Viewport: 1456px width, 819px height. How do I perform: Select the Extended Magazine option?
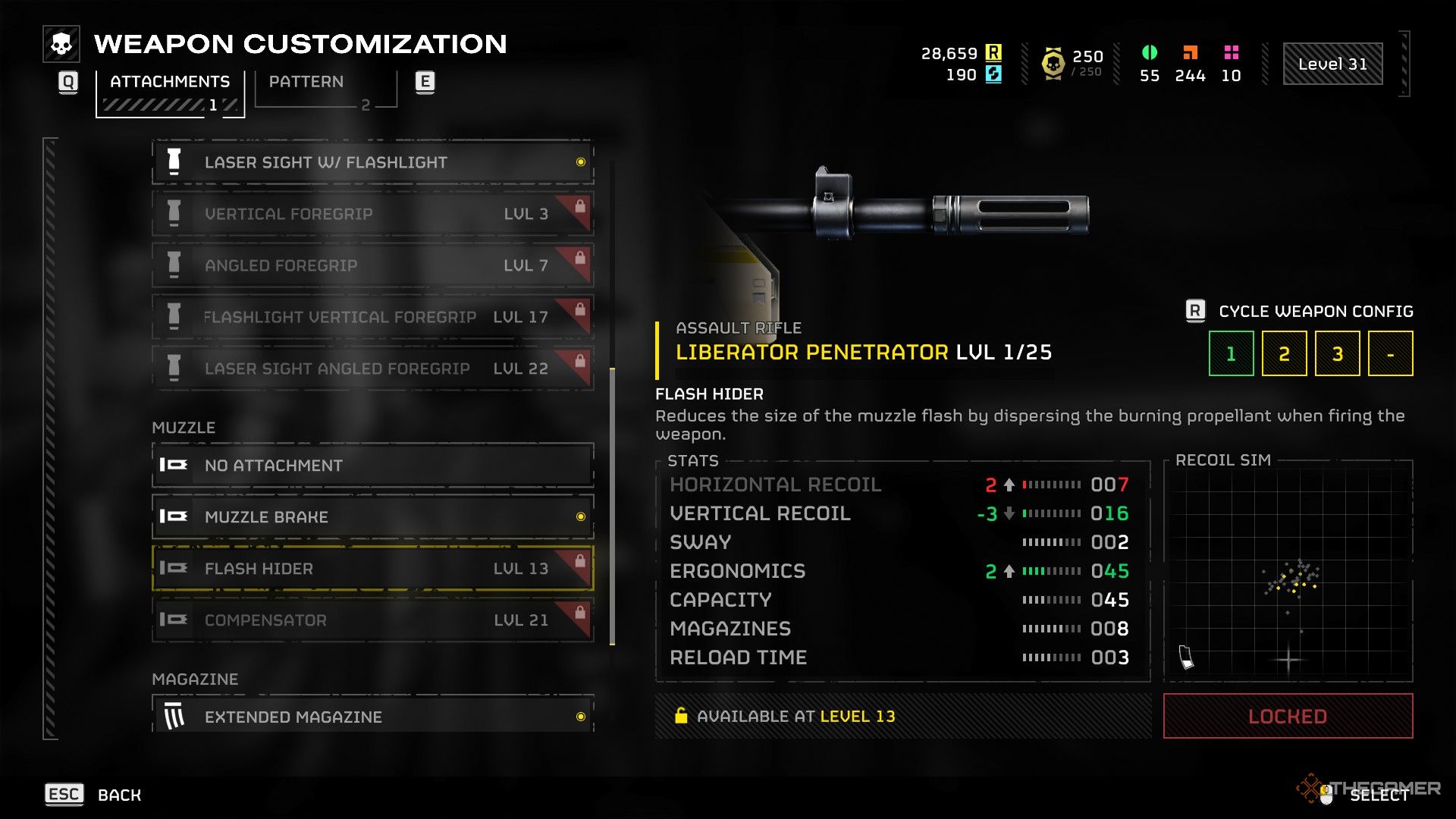(372, 716)
